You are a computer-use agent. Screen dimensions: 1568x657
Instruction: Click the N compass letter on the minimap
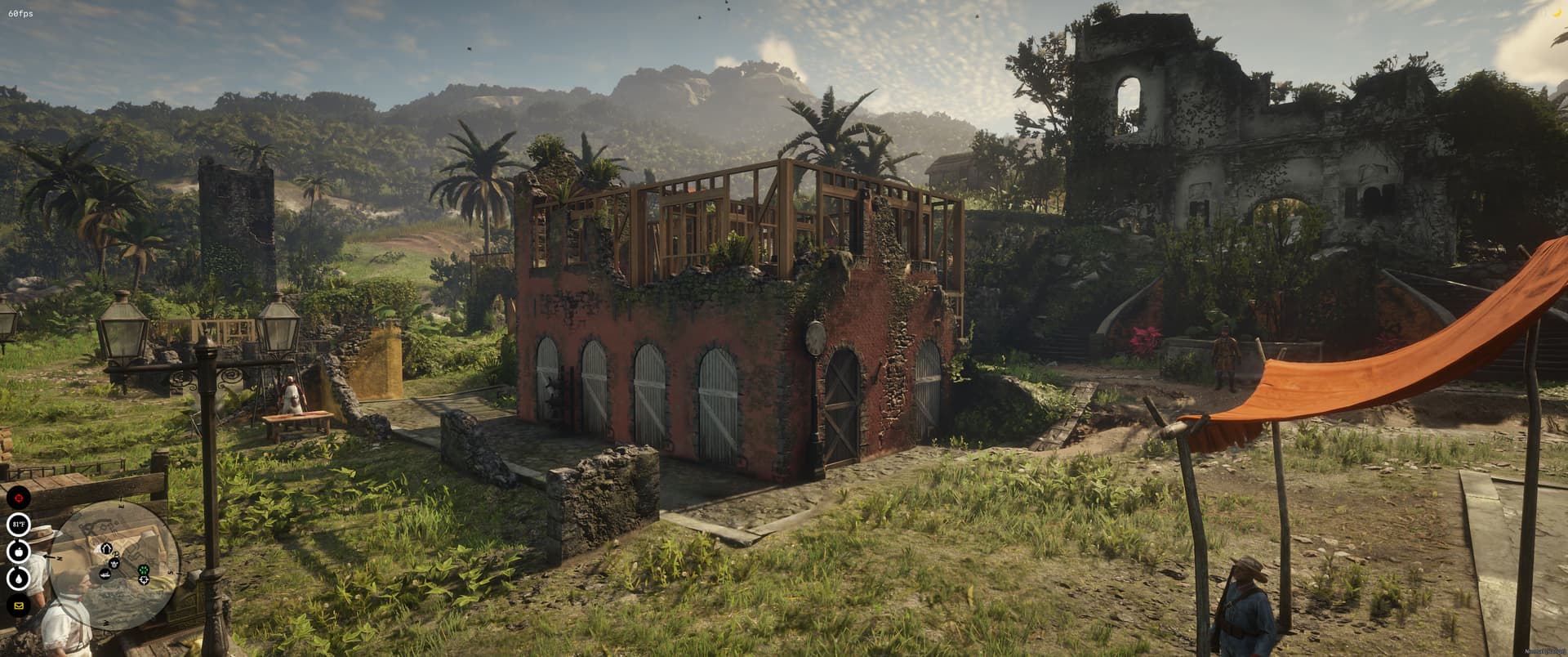60,558
